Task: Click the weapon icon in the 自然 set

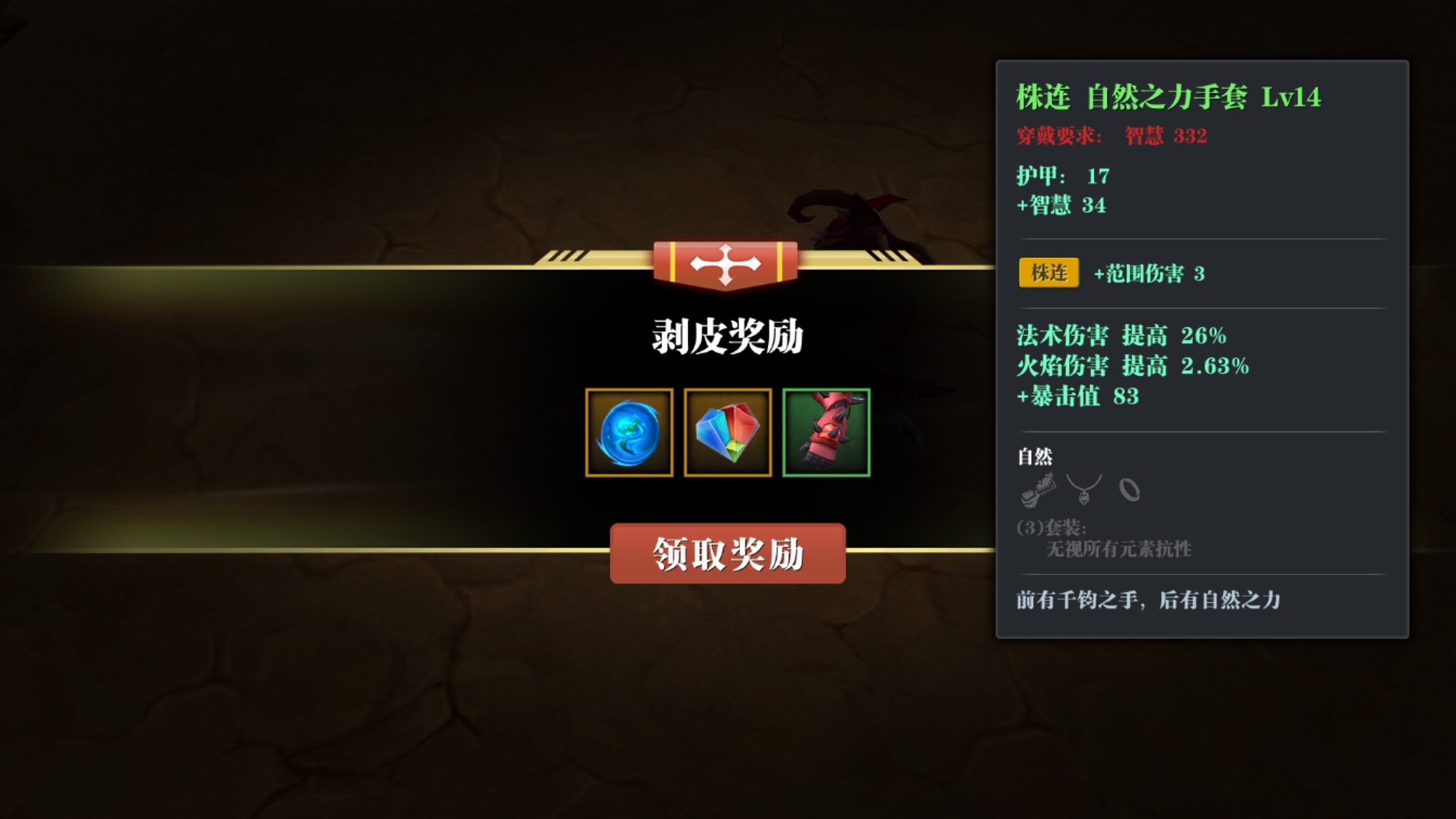Action: (1039, 489)
